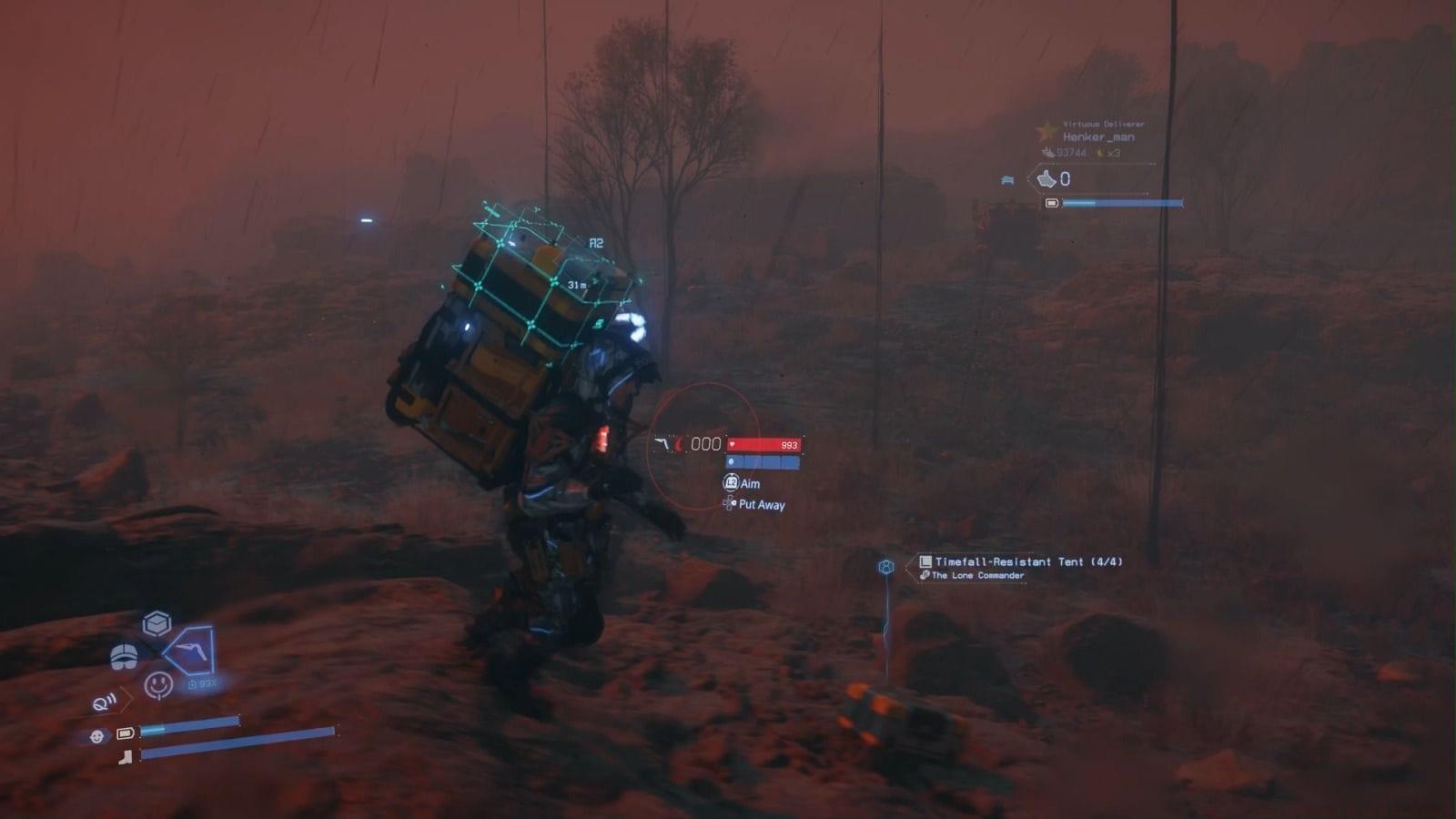Image resolution: width=1456 pixels, height=819 pixels.
Task: Select The Lone Commander owner label
Action: click(x=976, y=576)
